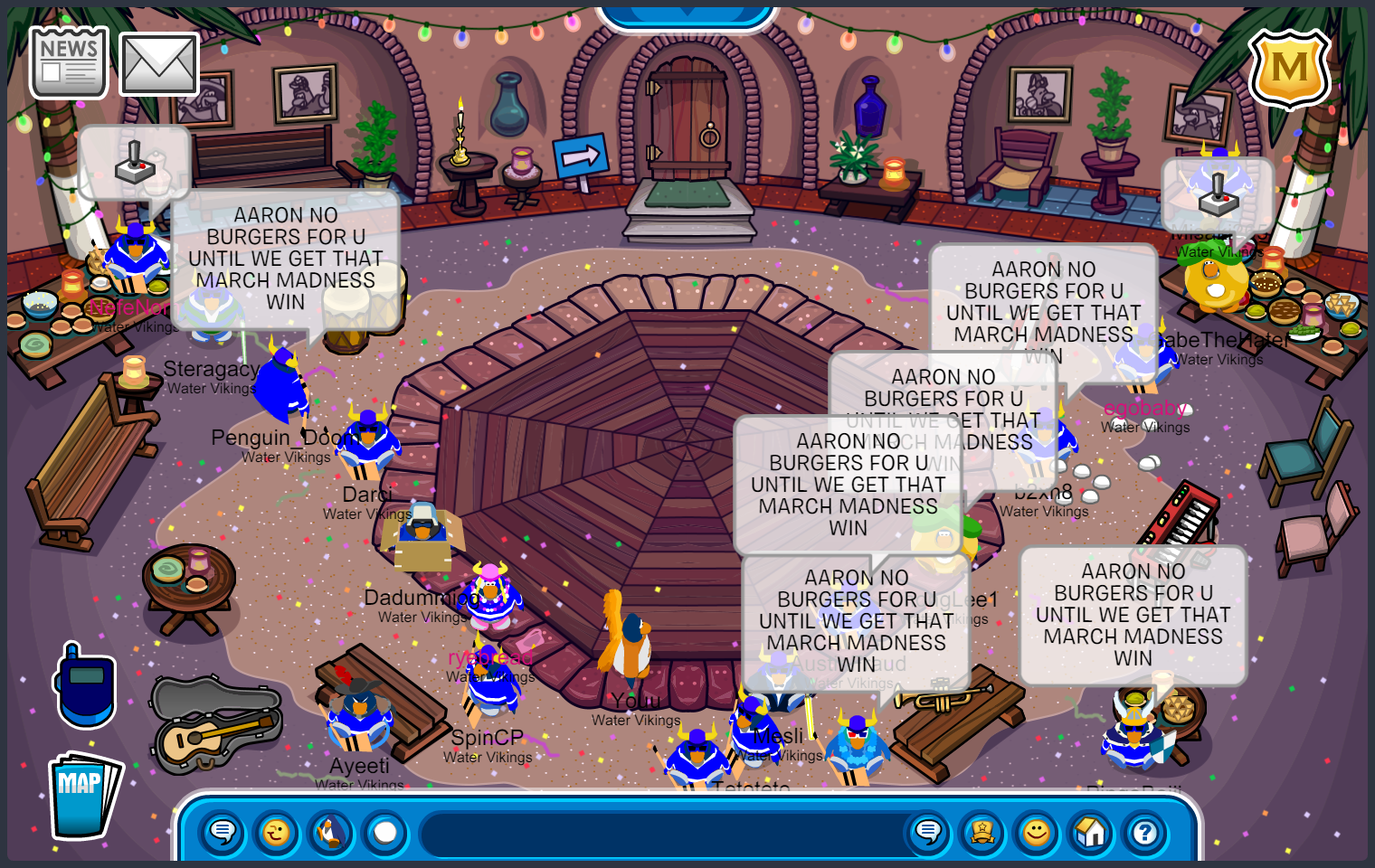Image resolution: width=1375 pixels, height=868 pixels.
Task: Open your player card badge
Action: 982,832
